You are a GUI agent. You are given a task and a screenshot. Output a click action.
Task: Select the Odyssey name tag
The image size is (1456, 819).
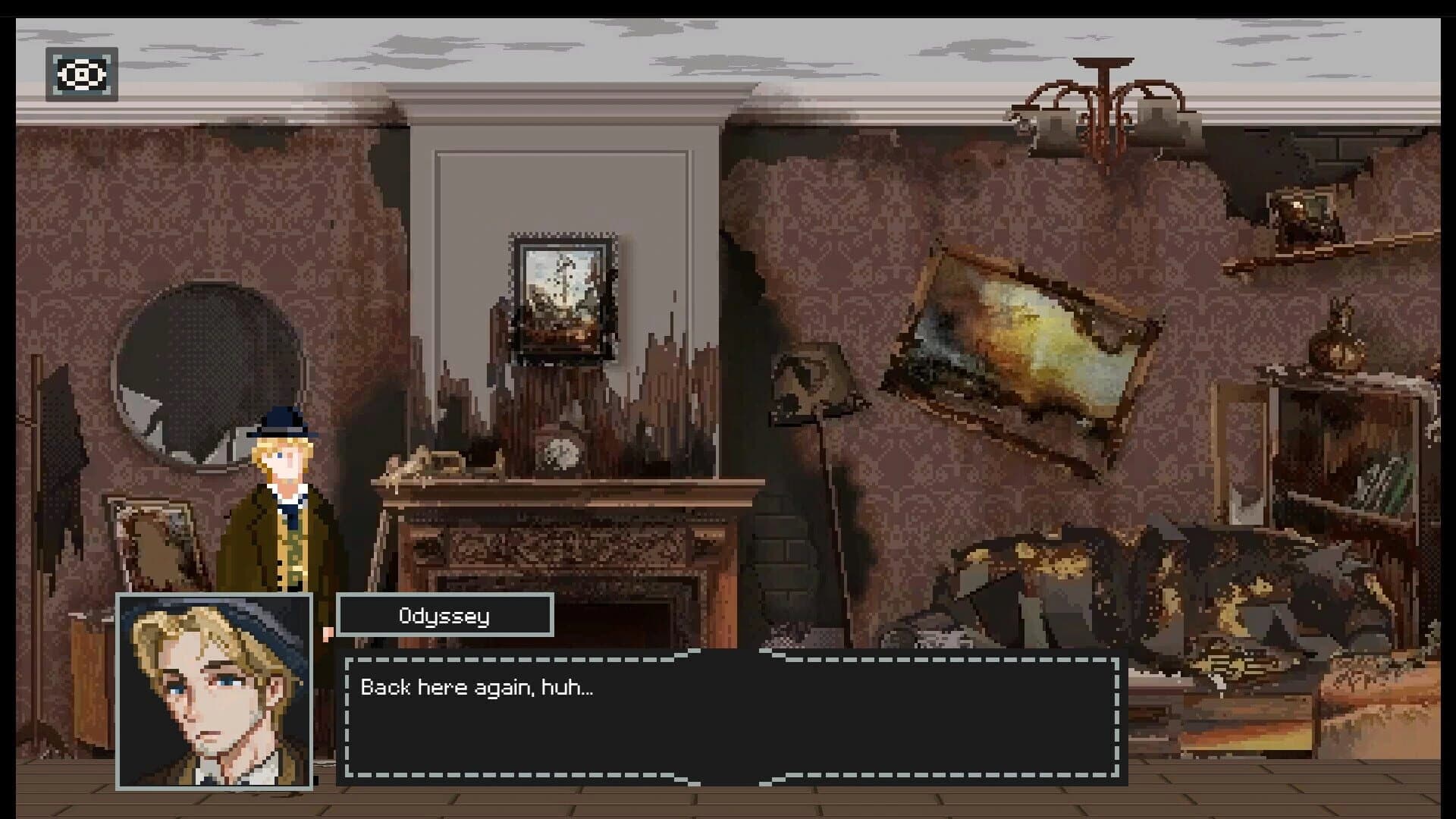[446, 615]
